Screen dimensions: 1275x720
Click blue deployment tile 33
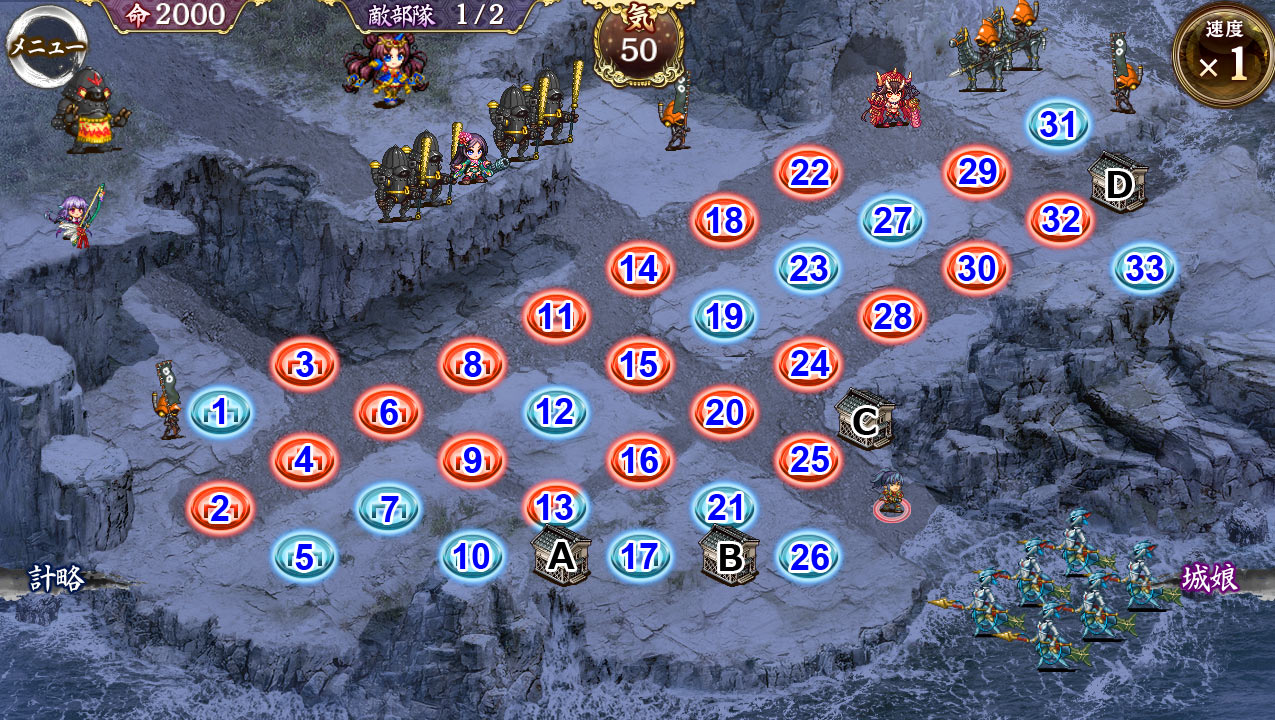[1144, 268]
